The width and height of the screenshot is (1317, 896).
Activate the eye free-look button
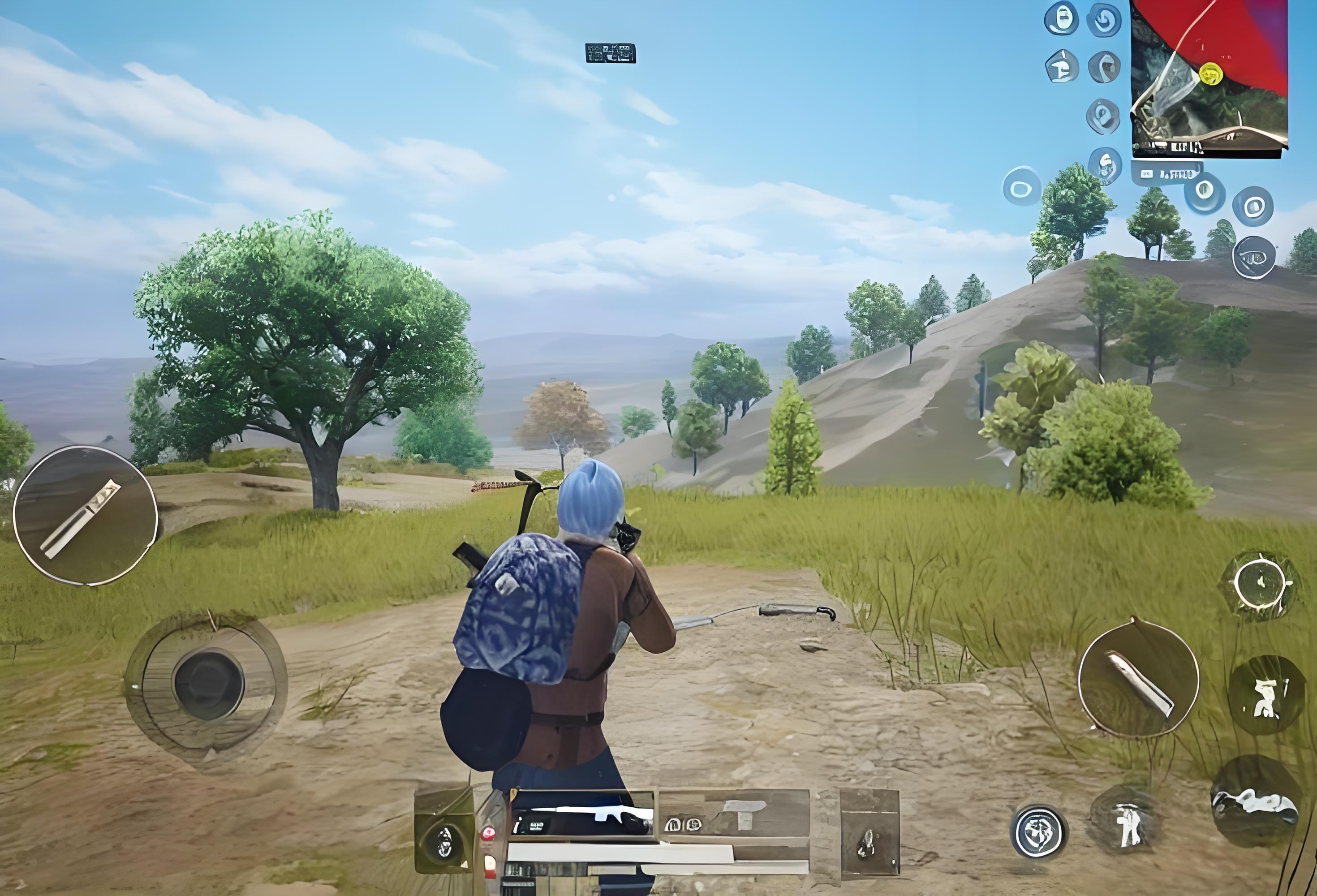[x=1254, y=258]
